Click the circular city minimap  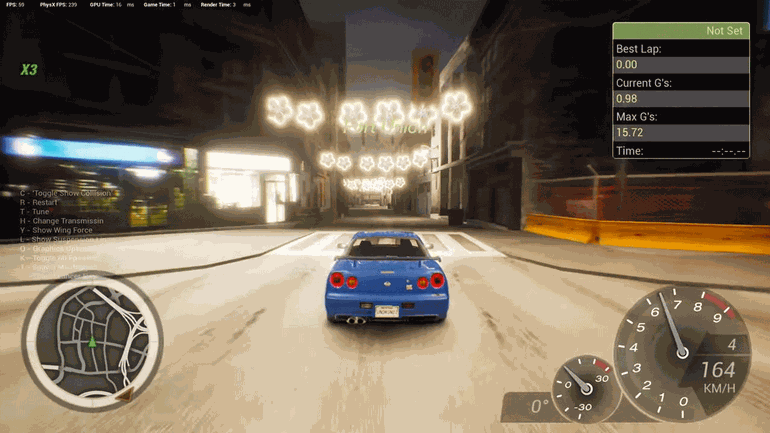pyautogui.click(x=92, y=342)
